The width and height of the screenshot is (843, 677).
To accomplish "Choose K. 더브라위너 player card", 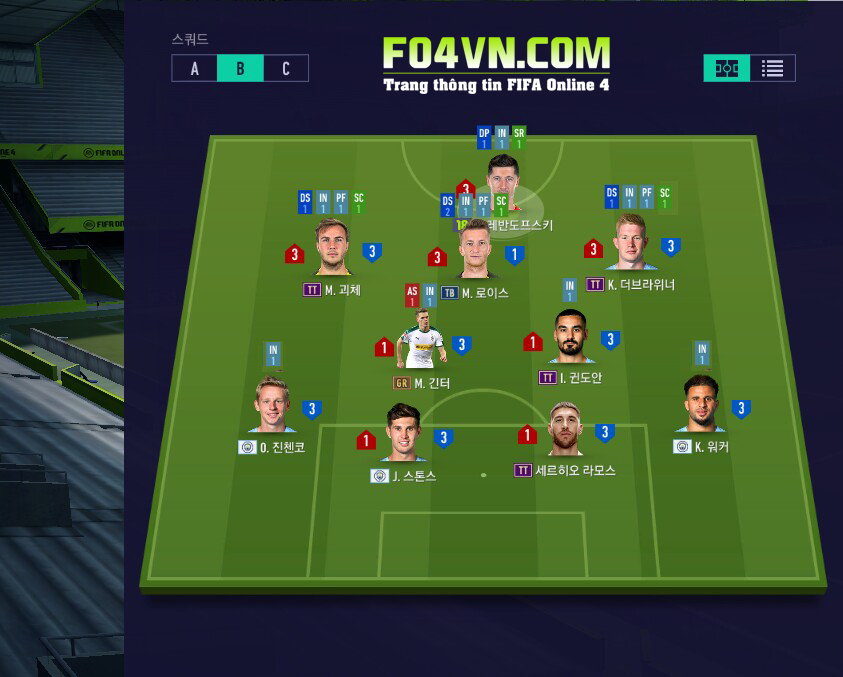I will 632,245.
